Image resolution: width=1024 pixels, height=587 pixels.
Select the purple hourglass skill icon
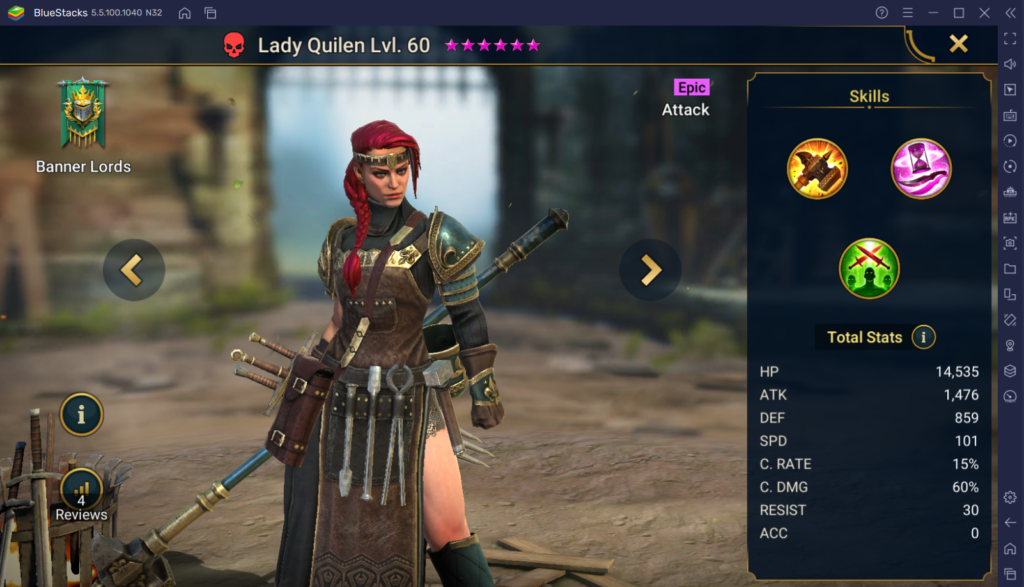pyautogui.click(x=921, y=168)
